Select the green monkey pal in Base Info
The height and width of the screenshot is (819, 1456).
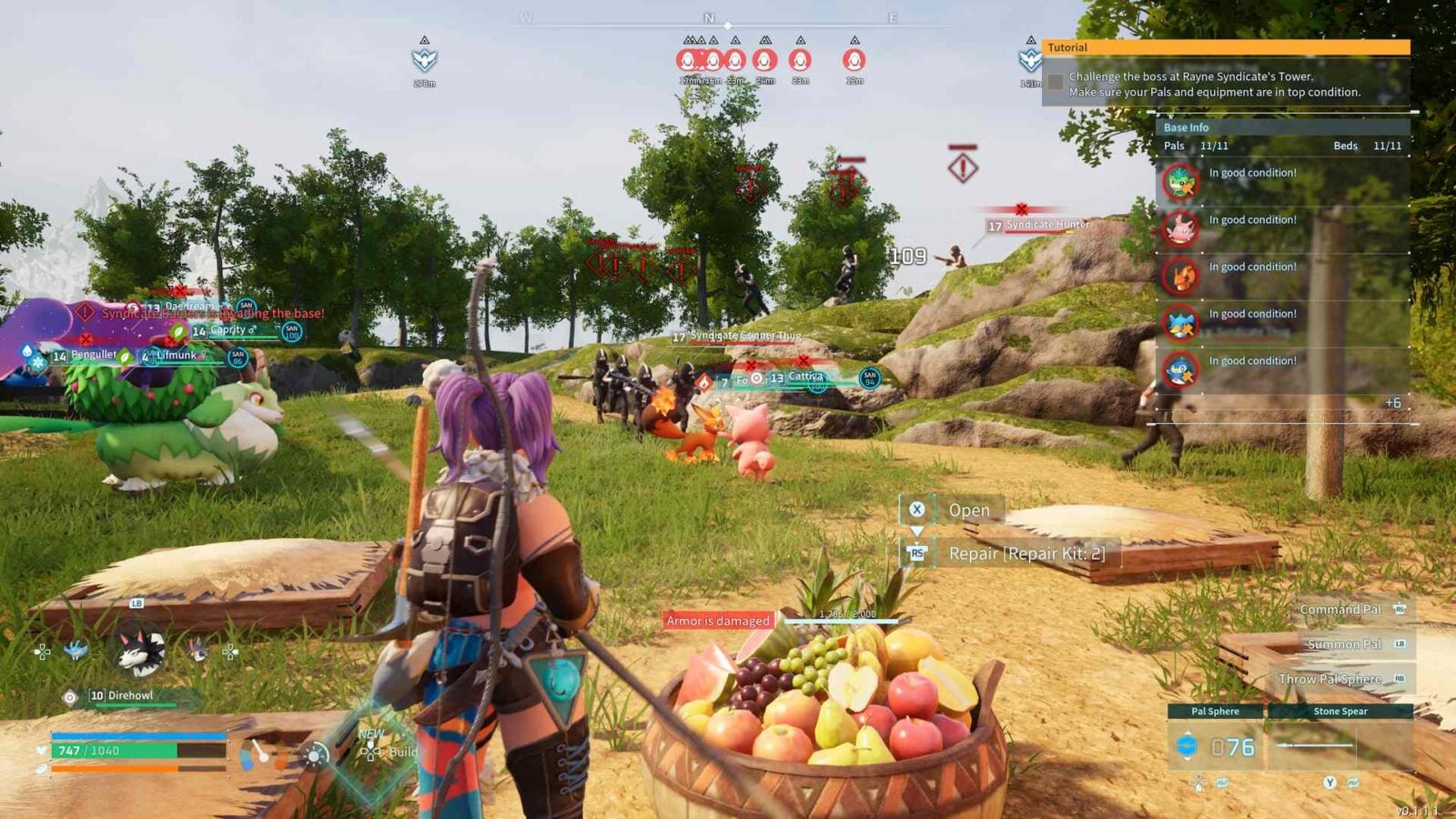(x=1180, y=182)
